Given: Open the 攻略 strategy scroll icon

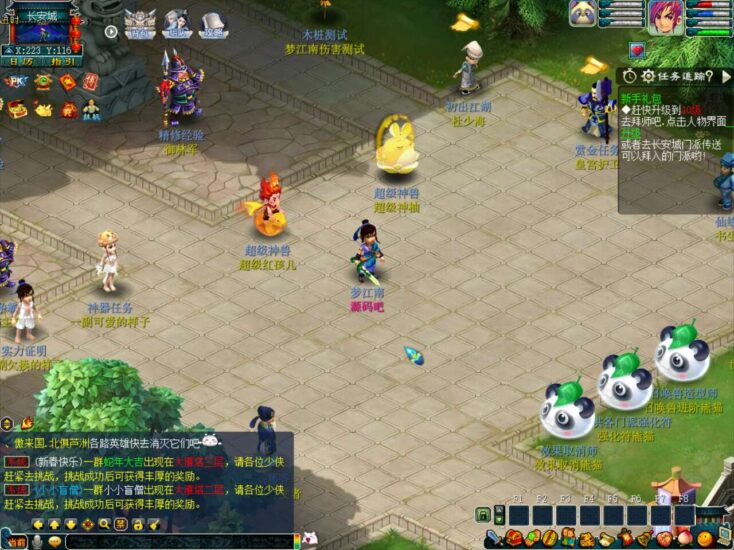Looking at the screenshot, I should click(x=212, y=22).
